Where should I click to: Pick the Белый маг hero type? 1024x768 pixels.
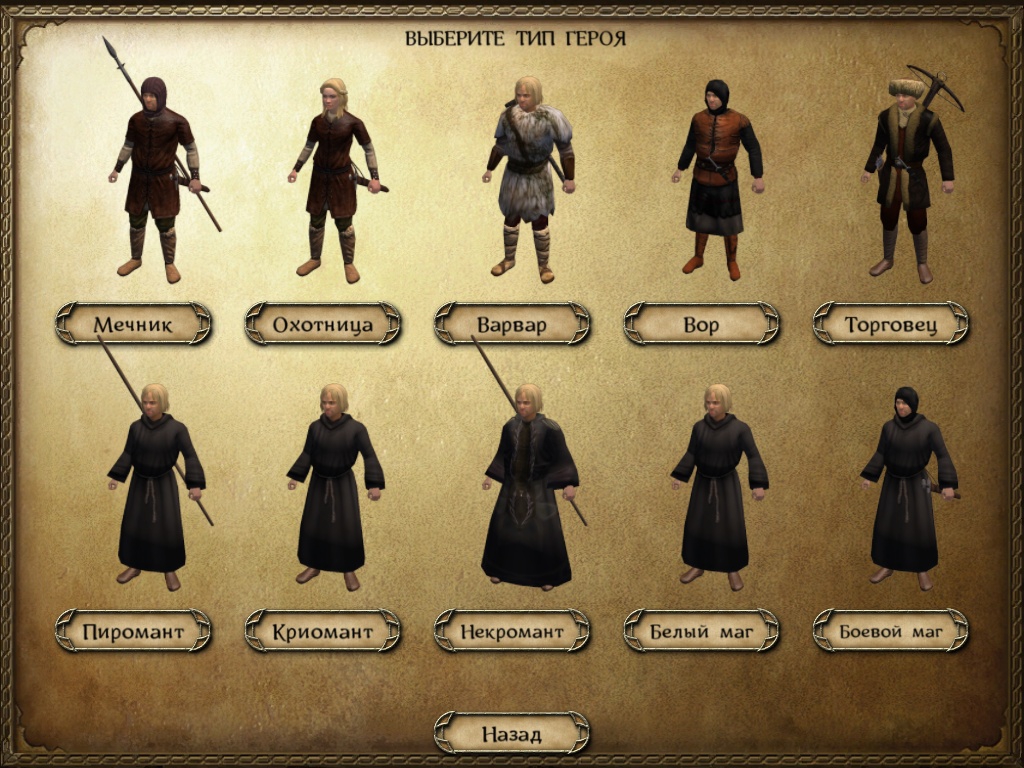pyautogui.click(x=701, y=631)
